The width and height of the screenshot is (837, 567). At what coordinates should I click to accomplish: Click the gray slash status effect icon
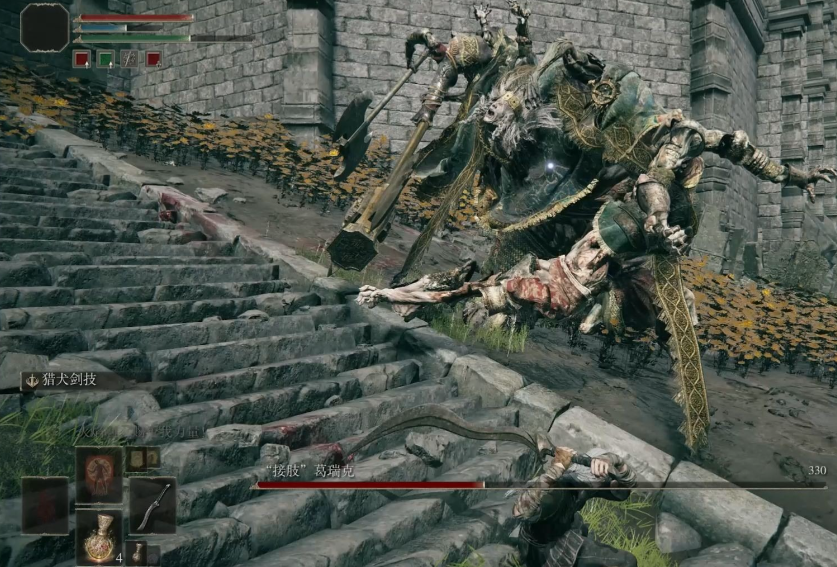pos(129,59)
